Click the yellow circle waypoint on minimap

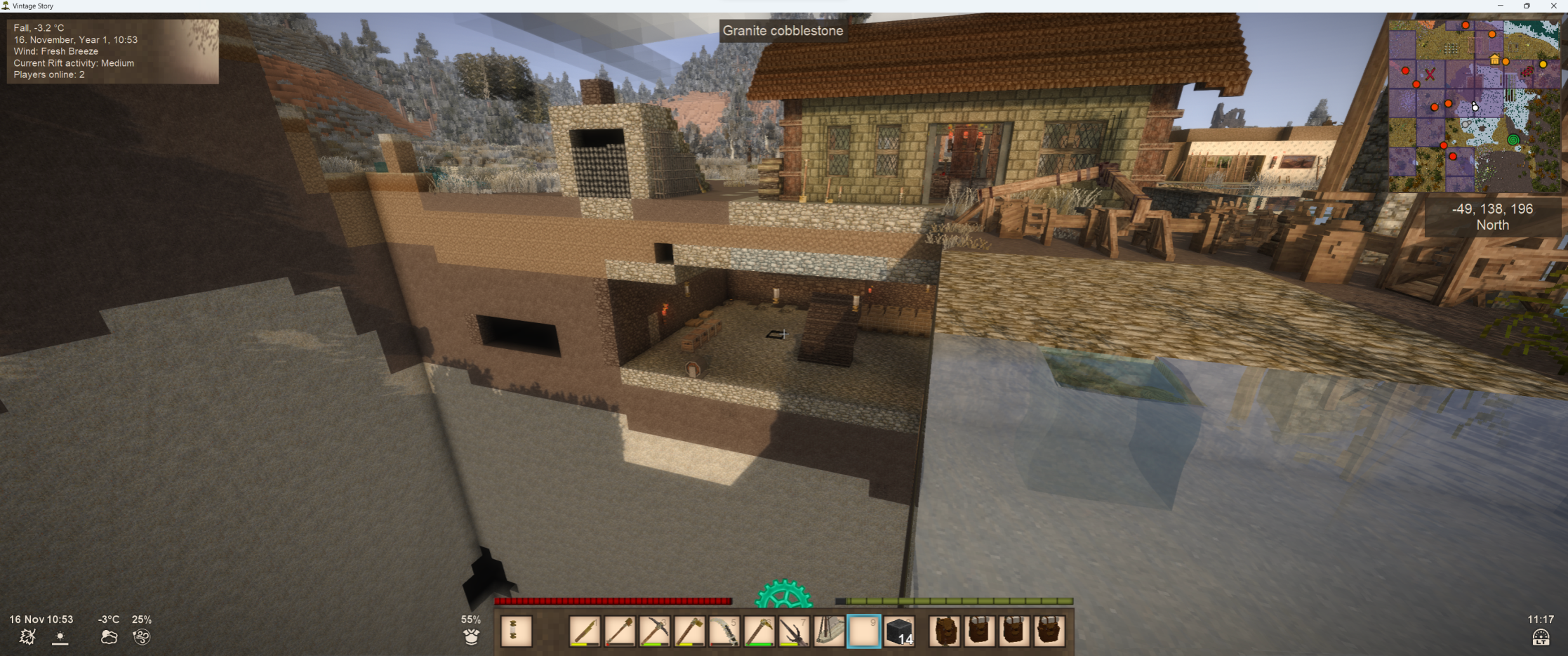pyautogui.click(x=1543, y=64)
